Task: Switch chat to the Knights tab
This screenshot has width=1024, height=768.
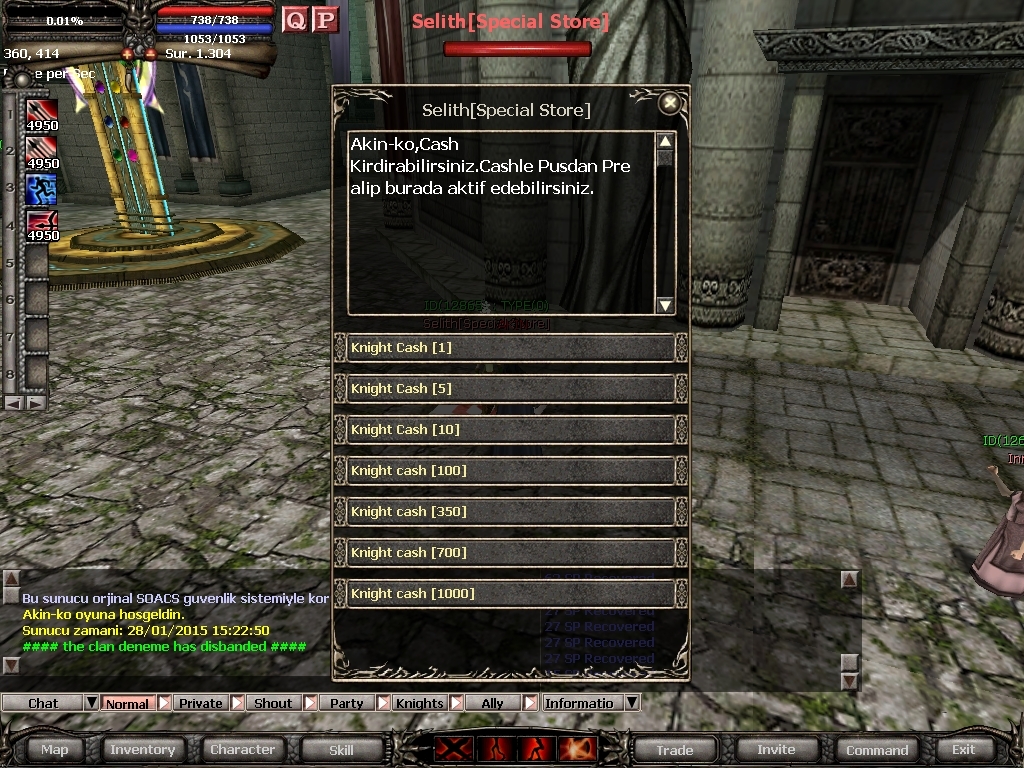Action: (419, 703)
